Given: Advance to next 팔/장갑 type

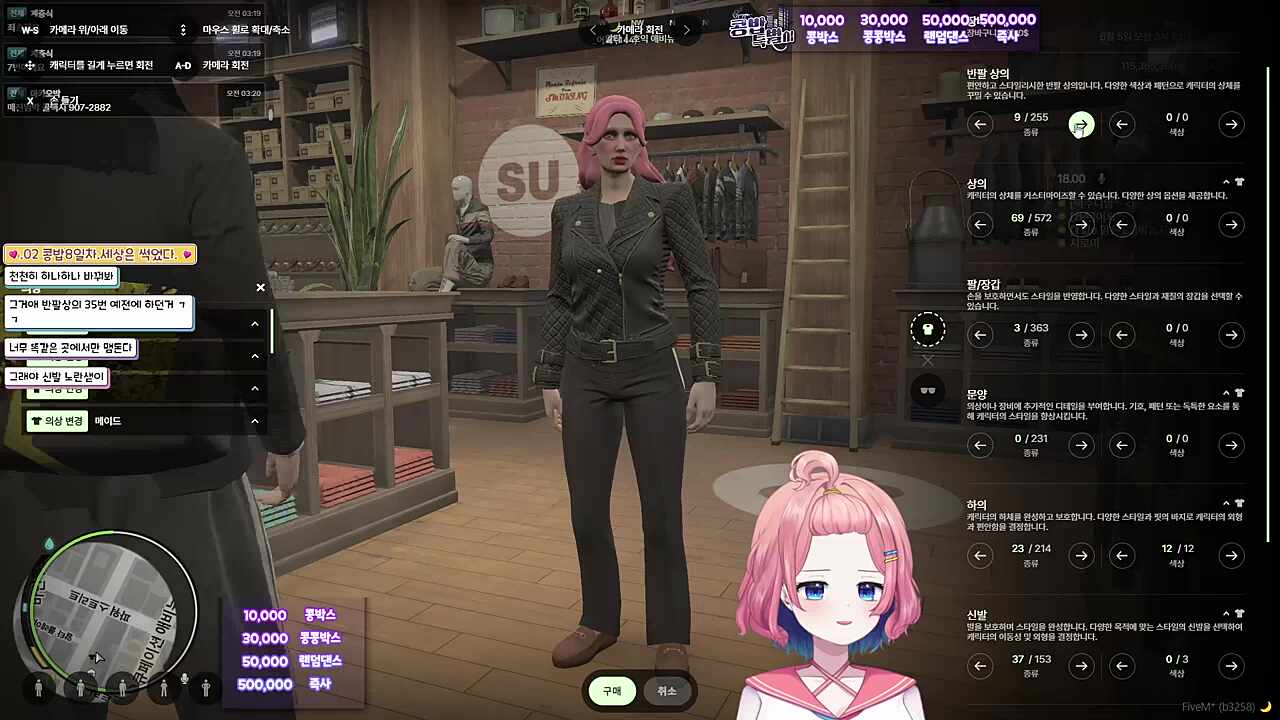Looking at the screenshot, I should click(1081, 335).
